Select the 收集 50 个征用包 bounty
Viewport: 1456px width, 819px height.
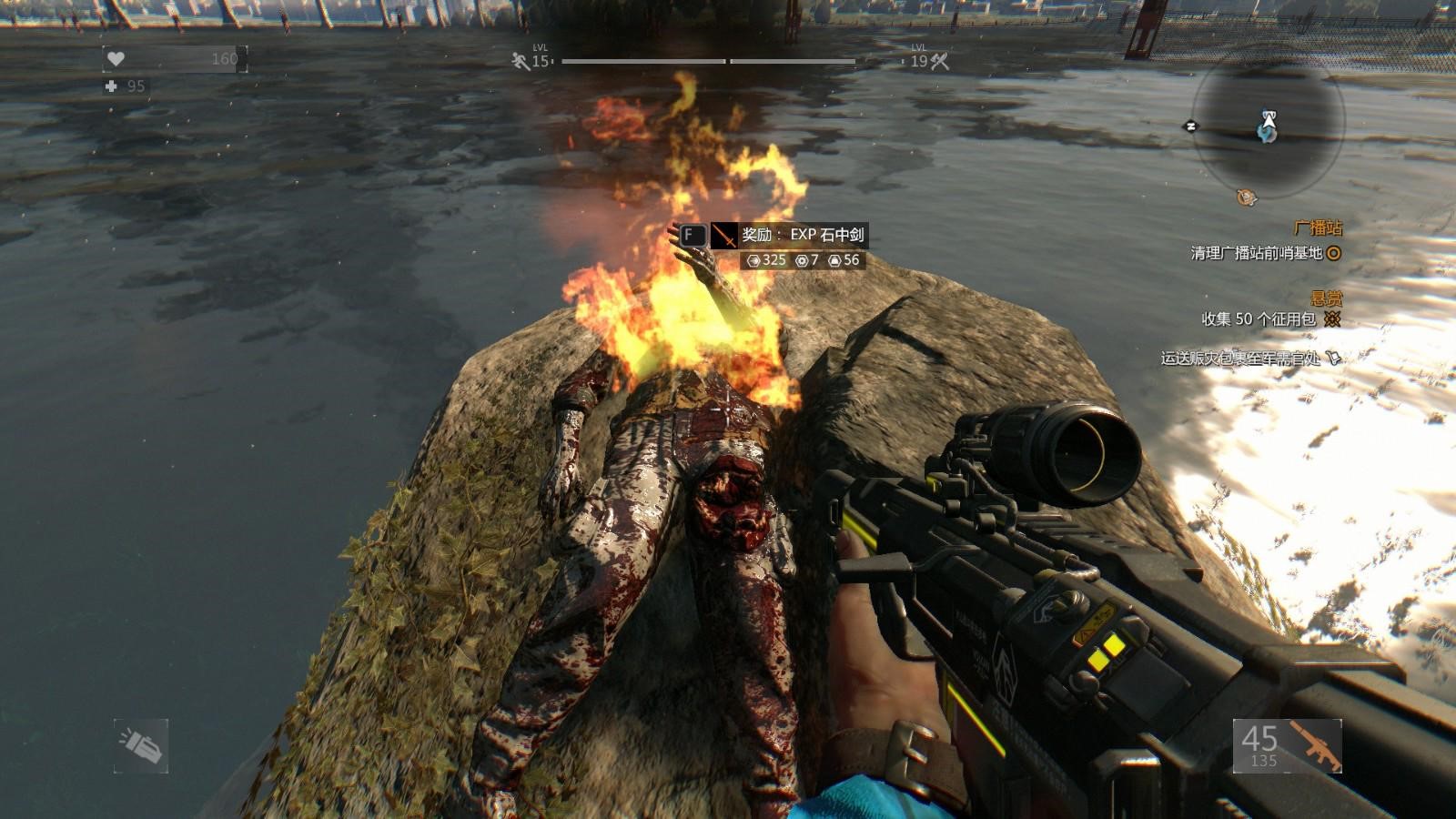(1259, 319)
